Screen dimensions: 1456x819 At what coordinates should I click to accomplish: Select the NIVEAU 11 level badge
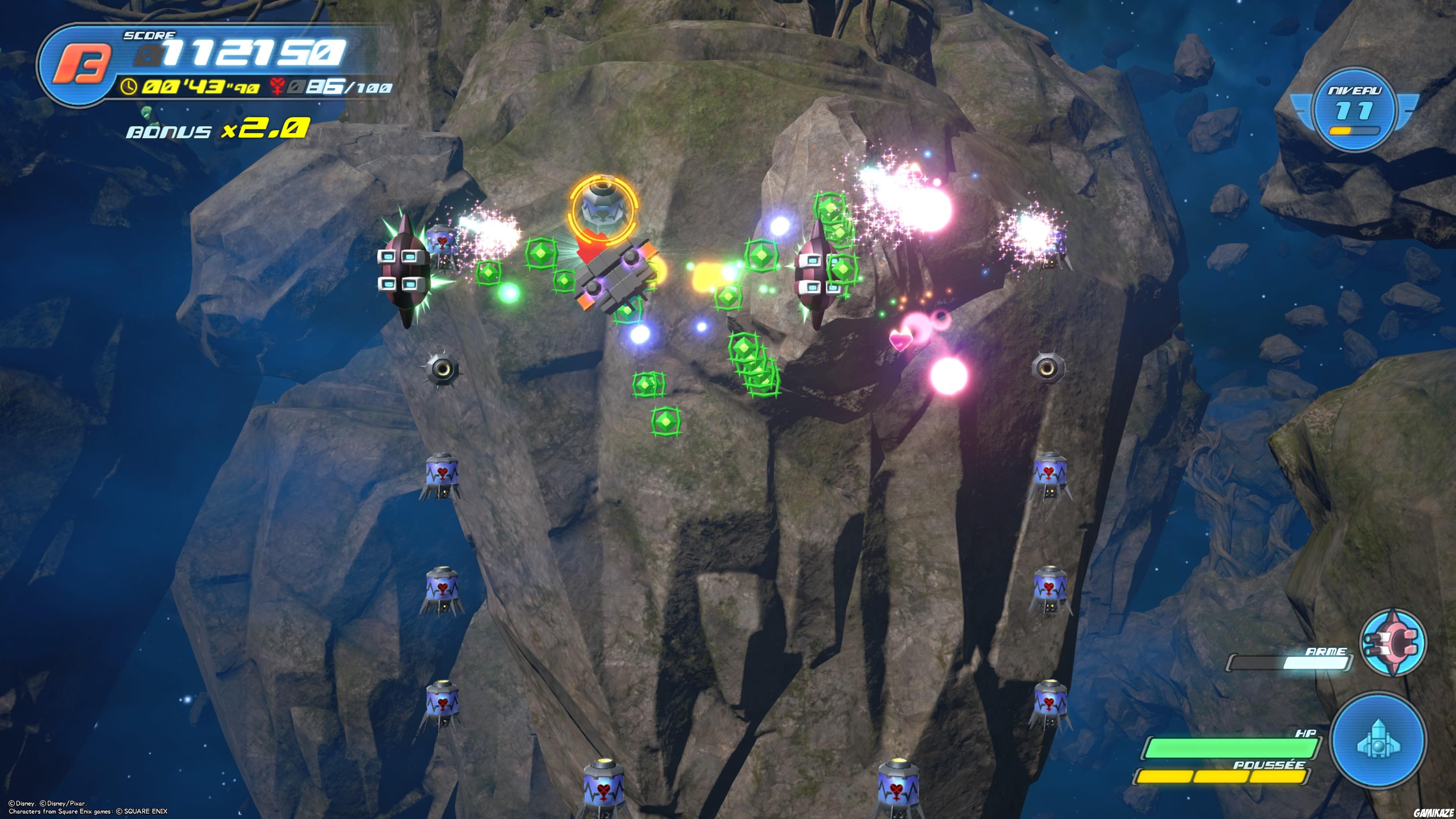pos(1354,110)
